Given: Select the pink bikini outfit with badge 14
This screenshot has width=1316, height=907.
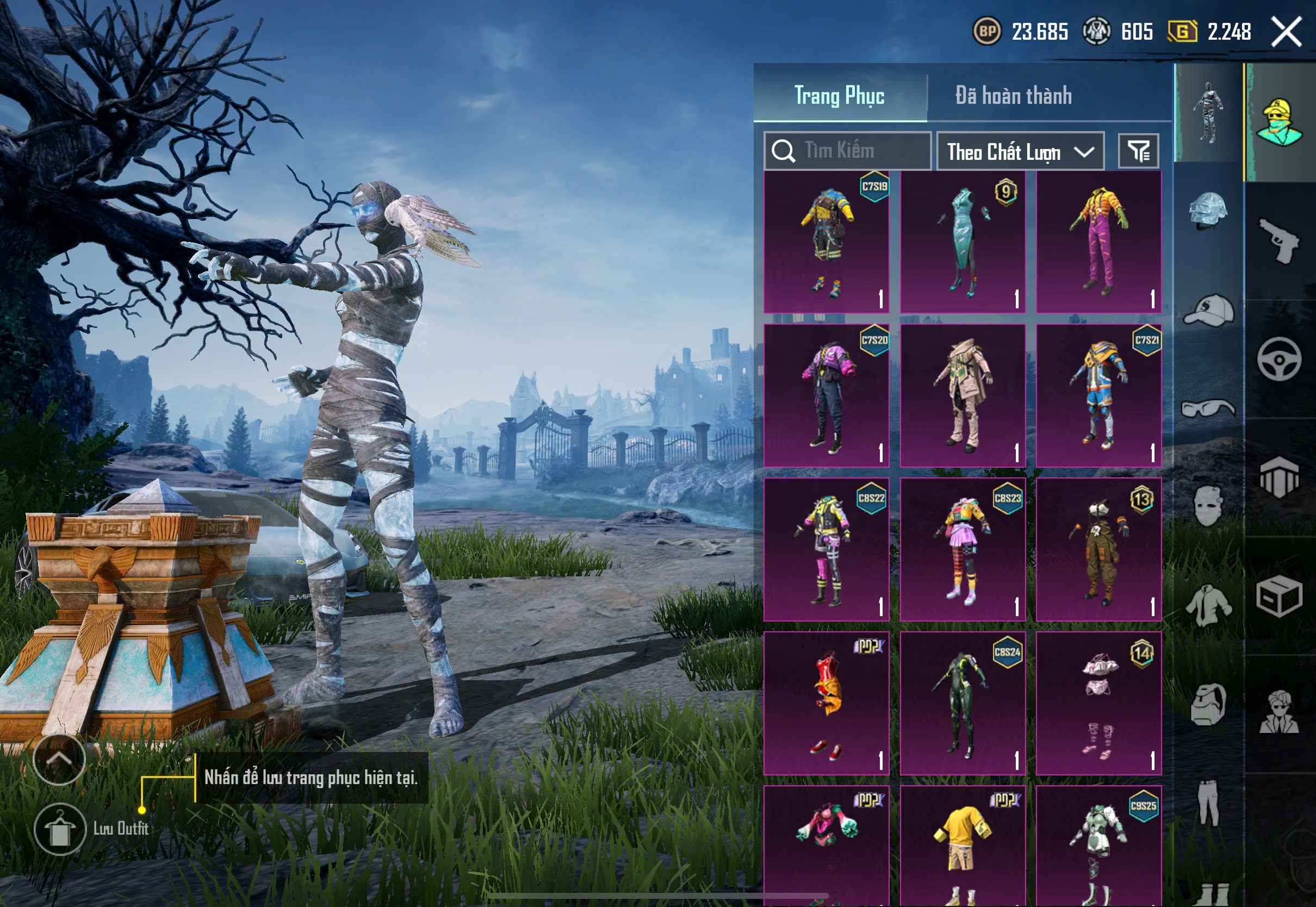Looking at the screenshot, I should 1098,703.
